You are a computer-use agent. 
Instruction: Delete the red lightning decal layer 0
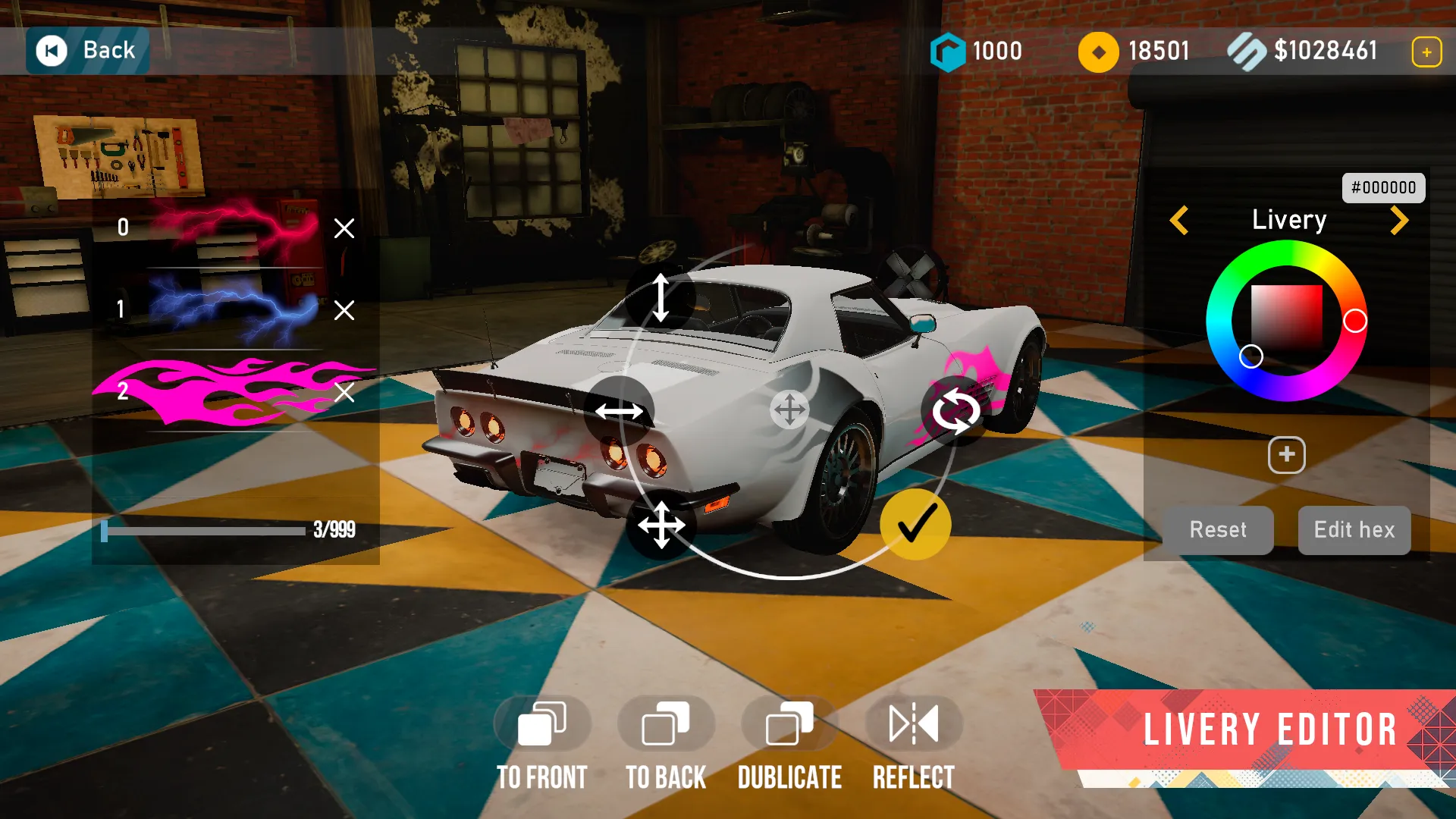coord(346,228)
